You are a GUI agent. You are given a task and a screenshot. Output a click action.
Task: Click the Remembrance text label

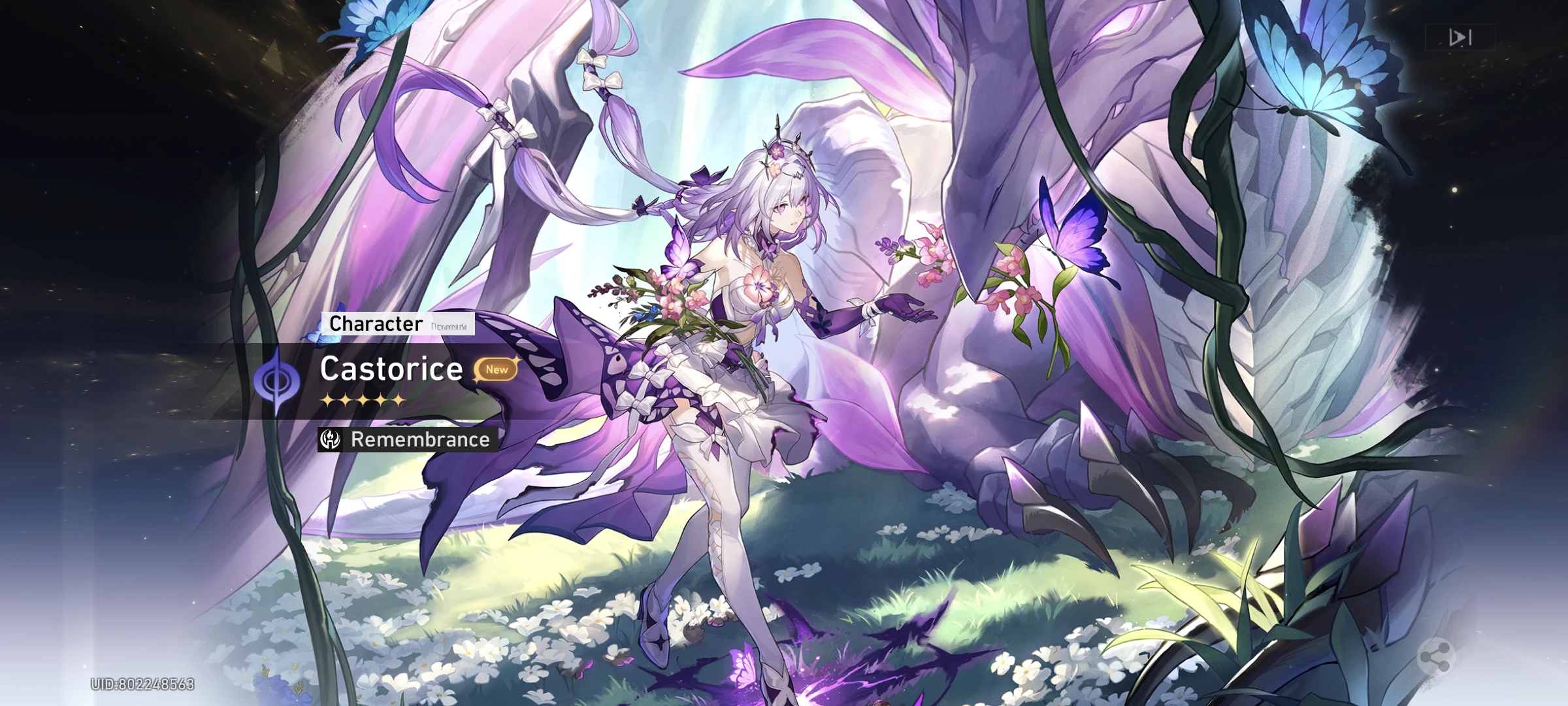[420, 440]
